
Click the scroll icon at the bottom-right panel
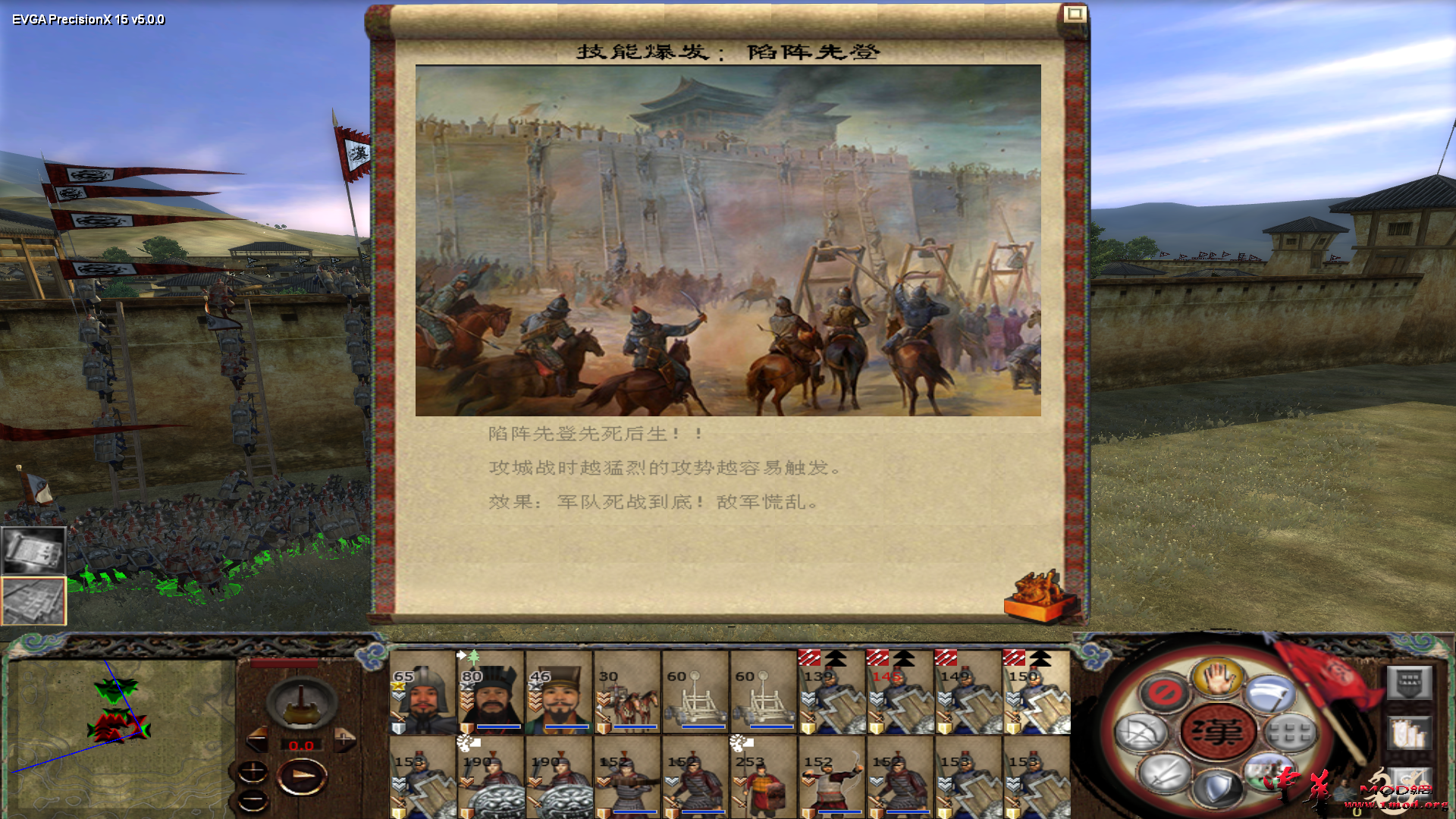pos(1410,783)
